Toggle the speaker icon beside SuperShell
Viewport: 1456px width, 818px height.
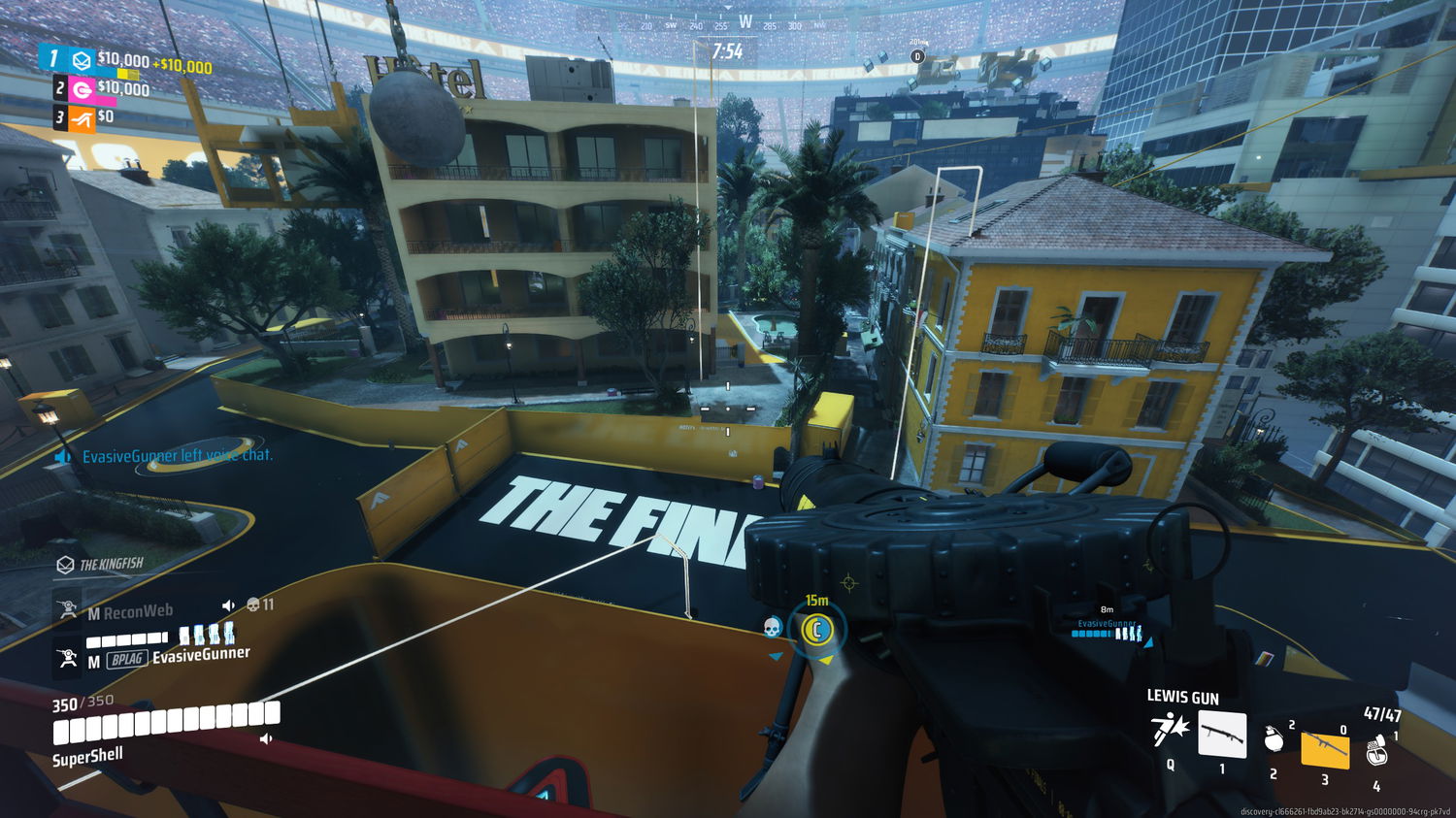[266, 739]
